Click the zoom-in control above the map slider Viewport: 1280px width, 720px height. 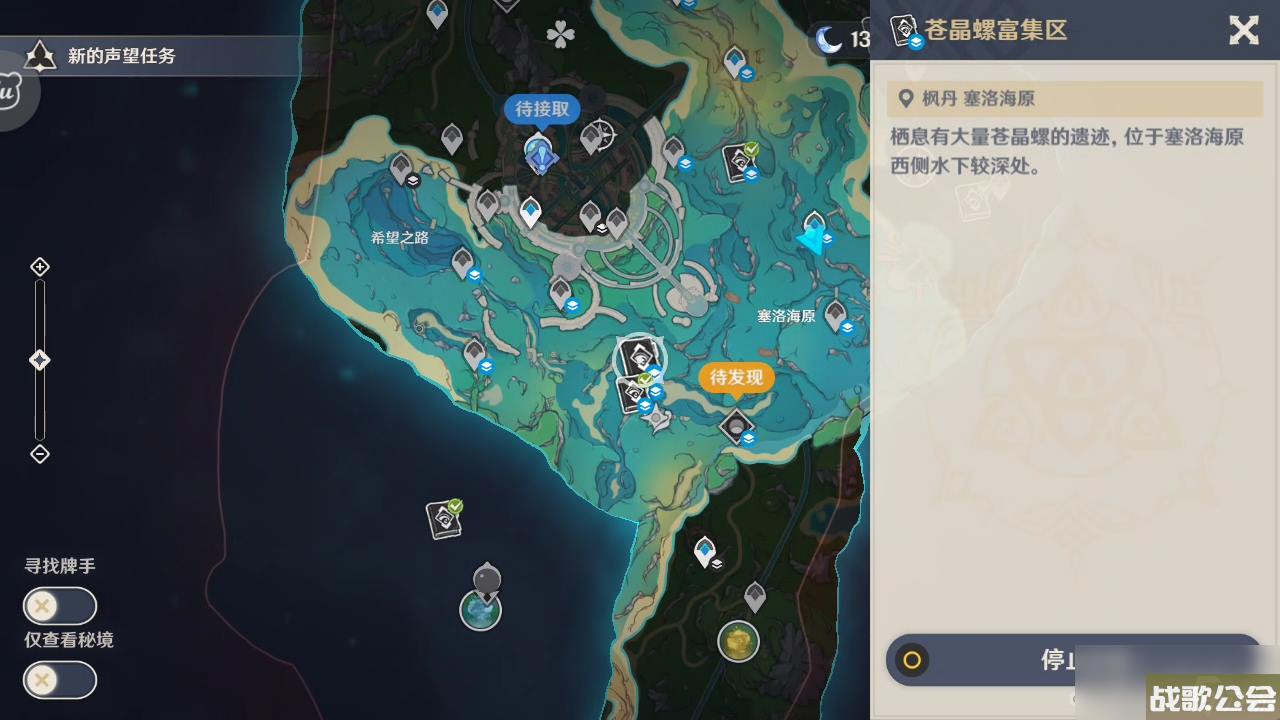[40, 266]
